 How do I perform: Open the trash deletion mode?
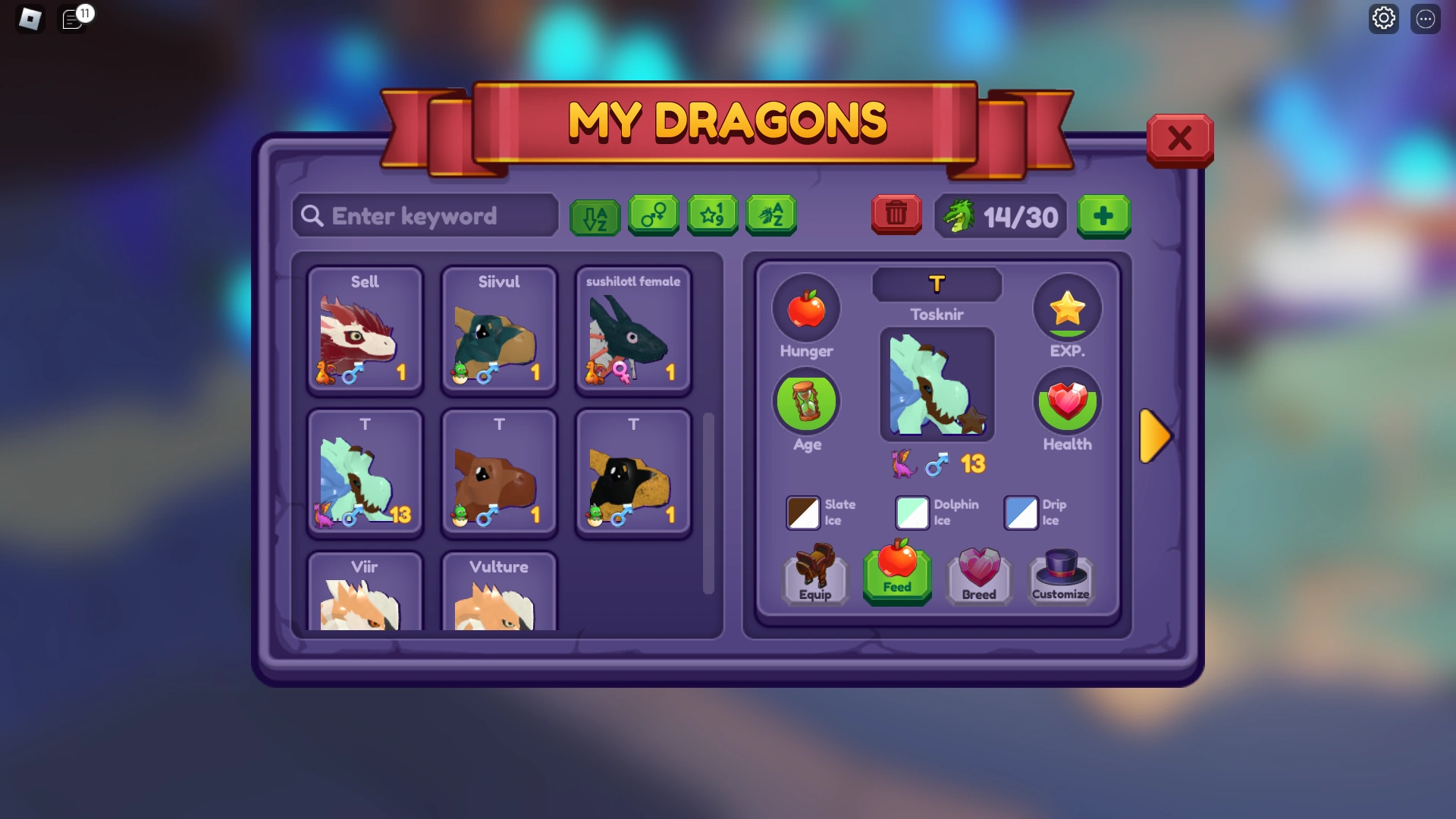coord(896,215)
